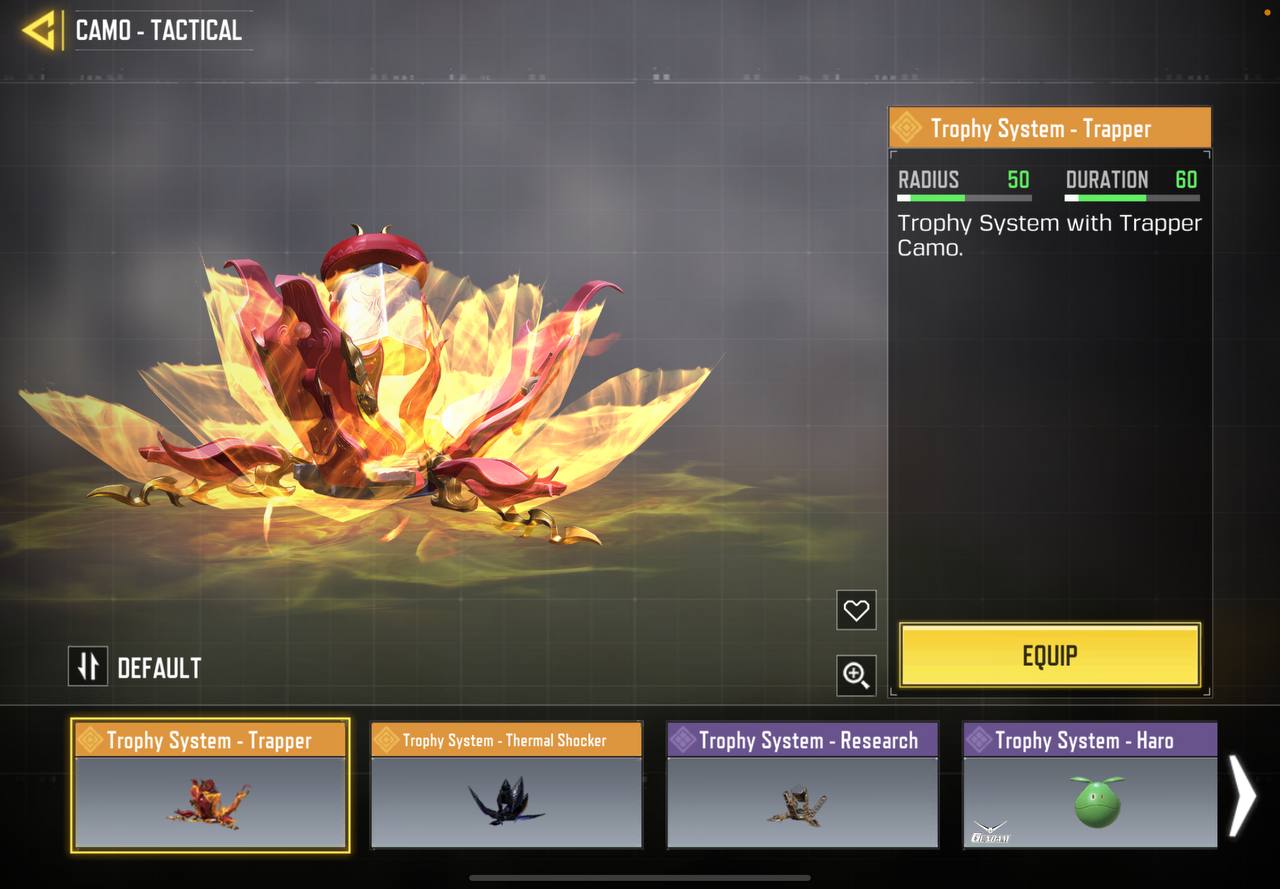The image size is (1280, 889).
Task: Equip the Trapper camo
Action: tap(1049, 656)
